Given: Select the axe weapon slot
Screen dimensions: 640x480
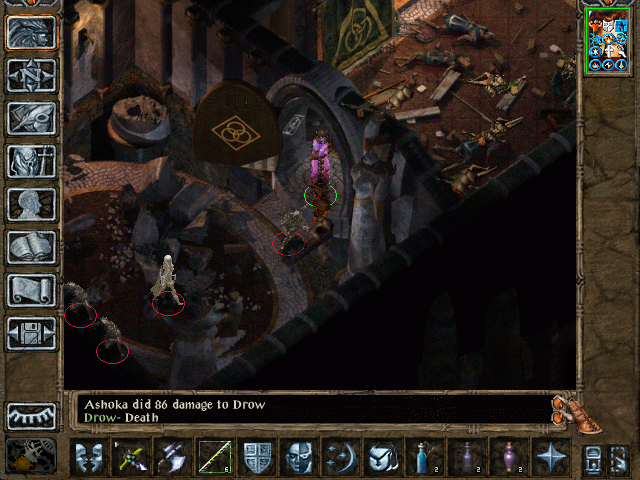Looking at the screenshot, I should tap(172, 458).
